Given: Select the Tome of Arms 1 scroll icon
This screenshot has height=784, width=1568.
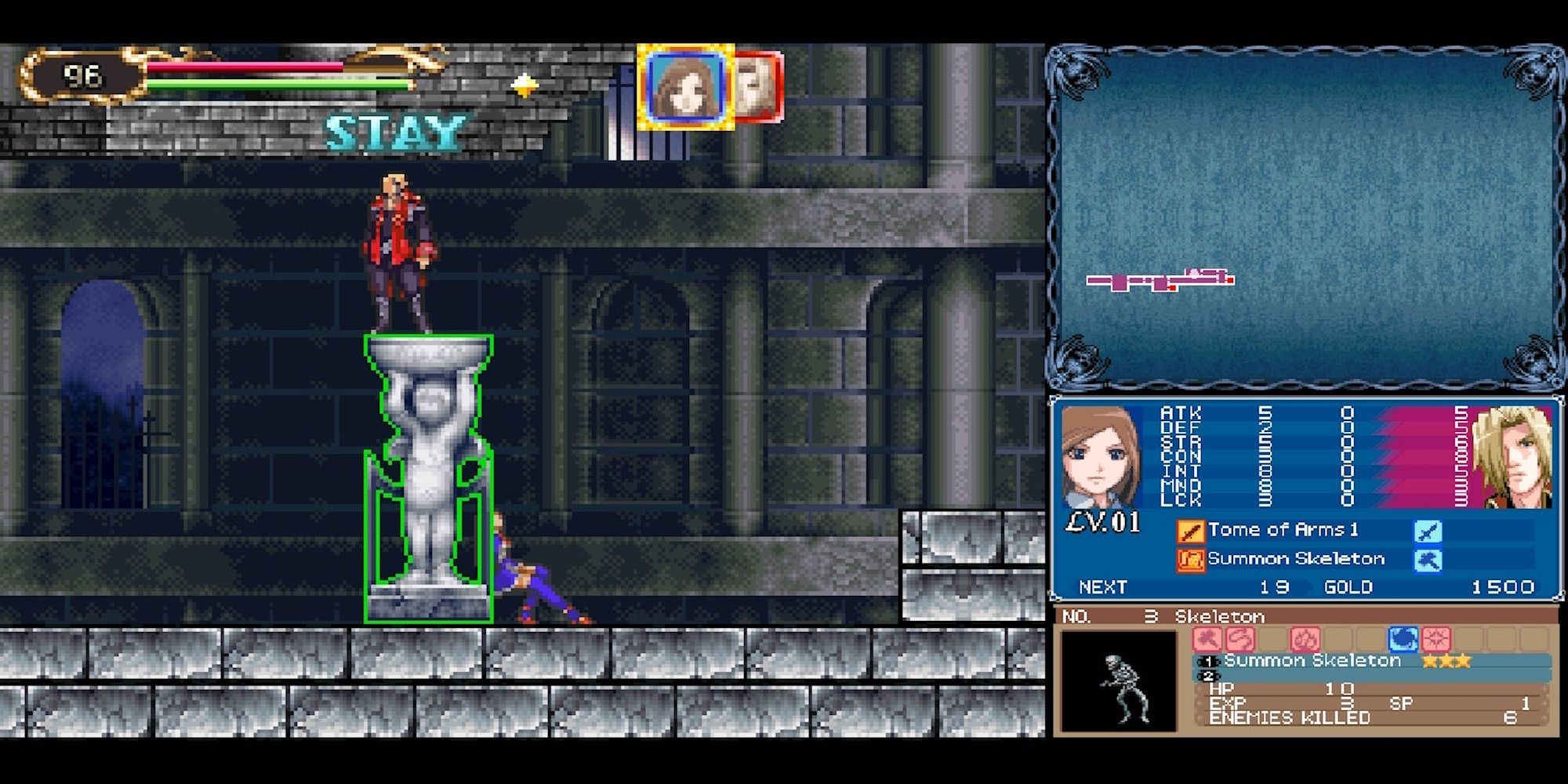Looking at the screenshot, I should point(1190,532).
